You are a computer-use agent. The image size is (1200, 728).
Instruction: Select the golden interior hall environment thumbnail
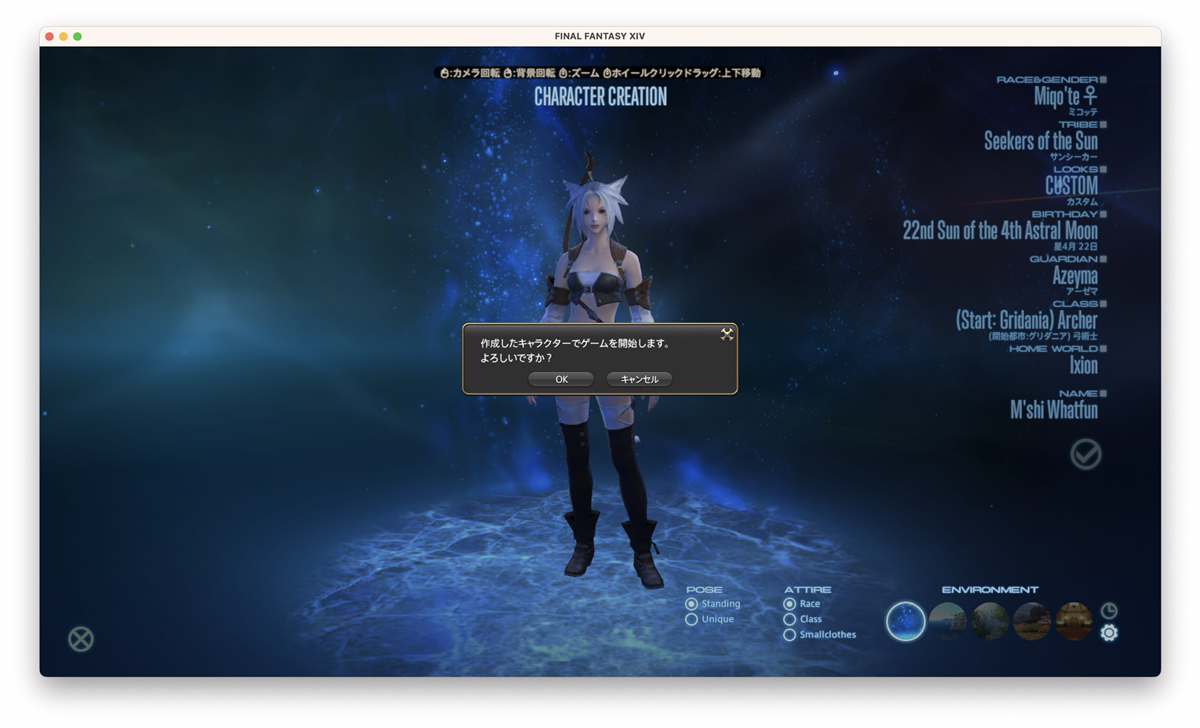[1074, 621]
